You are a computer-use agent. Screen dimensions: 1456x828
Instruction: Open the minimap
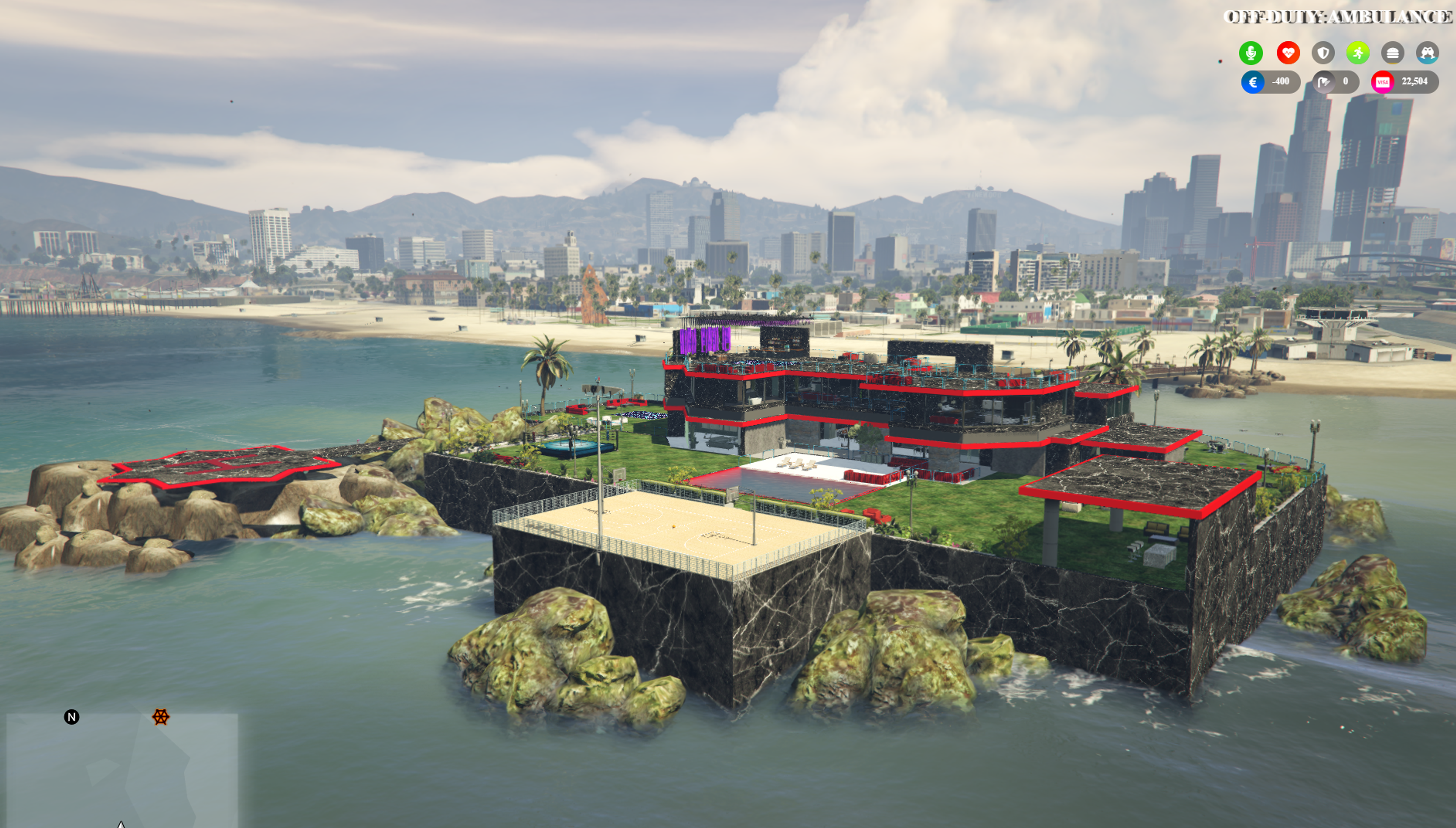pos(122,770)
